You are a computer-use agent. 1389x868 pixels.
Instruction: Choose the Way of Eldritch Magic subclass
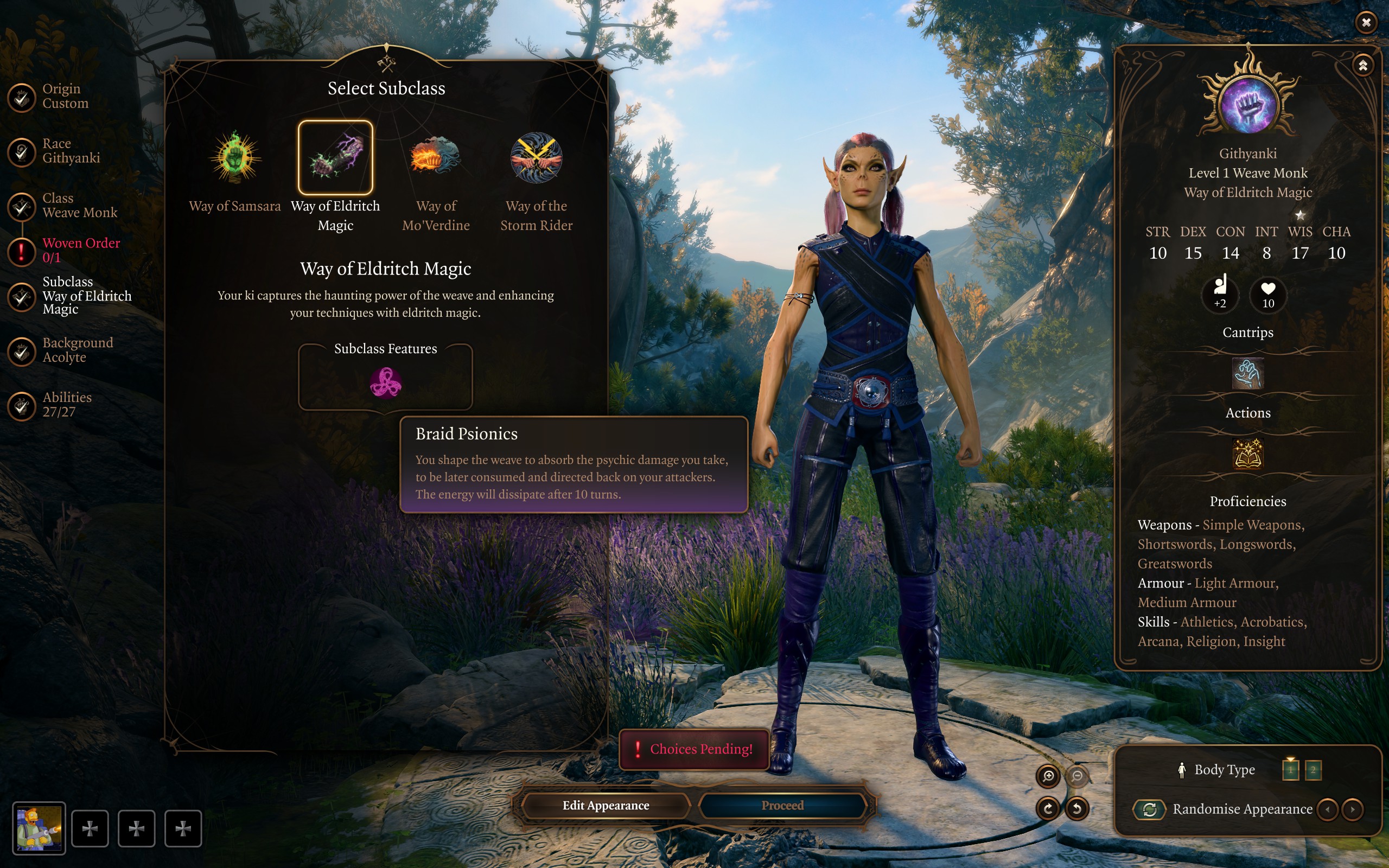coord(335,158)
